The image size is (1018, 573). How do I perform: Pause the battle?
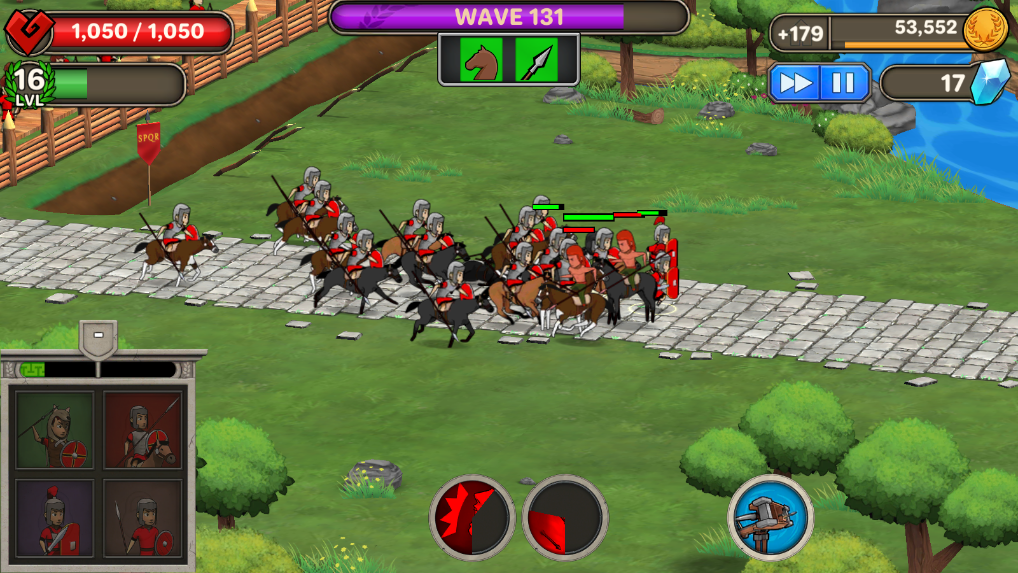click(844, 83)
